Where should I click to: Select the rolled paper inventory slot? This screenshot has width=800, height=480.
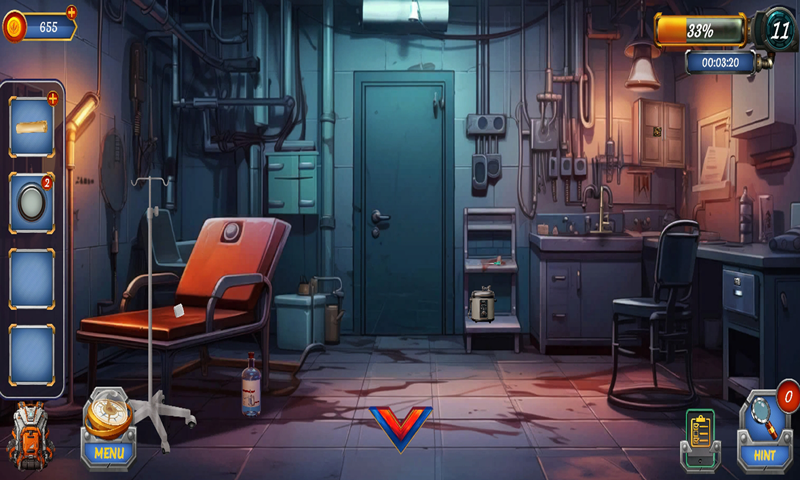pos(32,126)
